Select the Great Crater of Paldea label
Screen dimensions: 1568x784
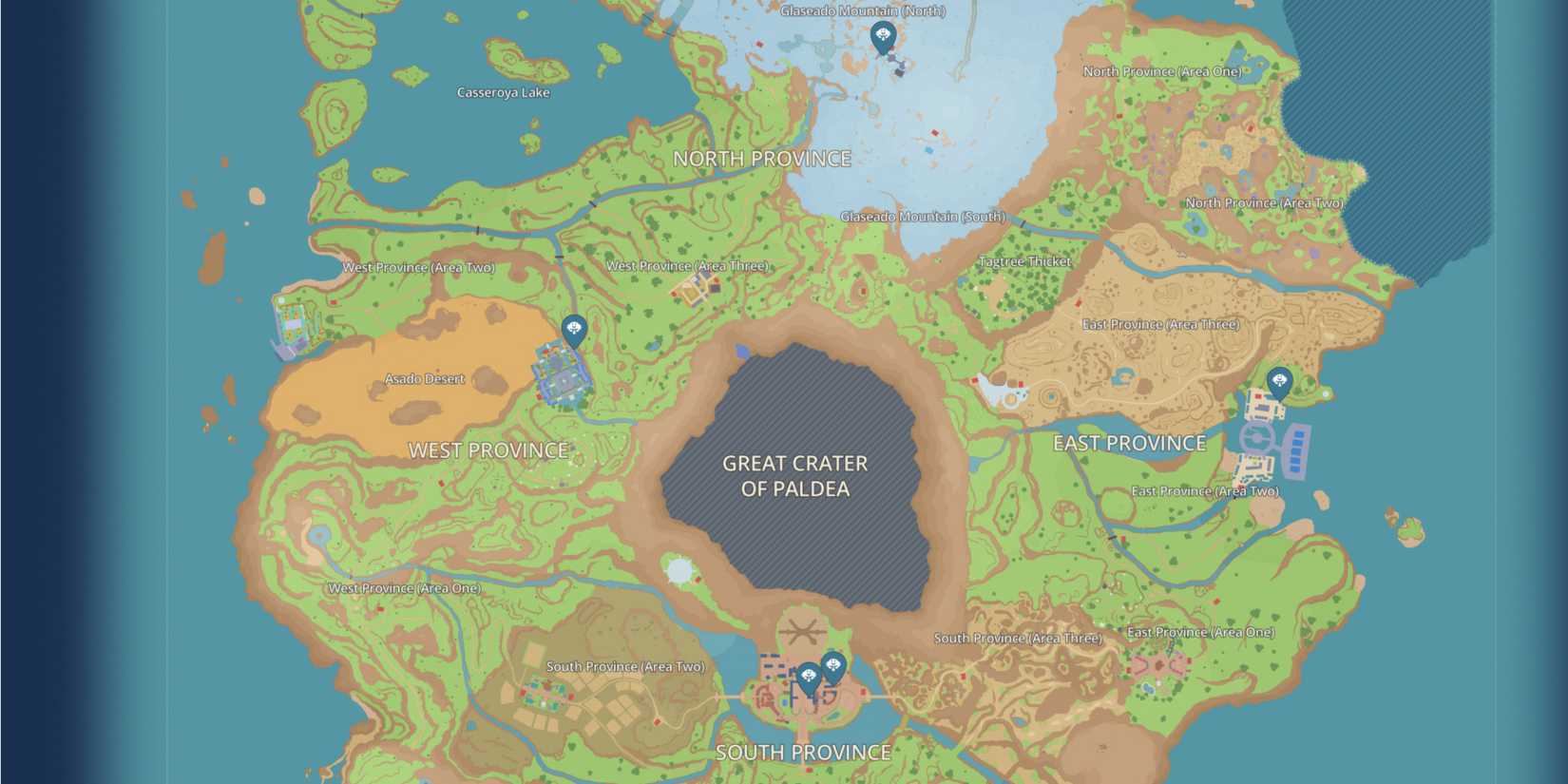(x=795, y=476)
